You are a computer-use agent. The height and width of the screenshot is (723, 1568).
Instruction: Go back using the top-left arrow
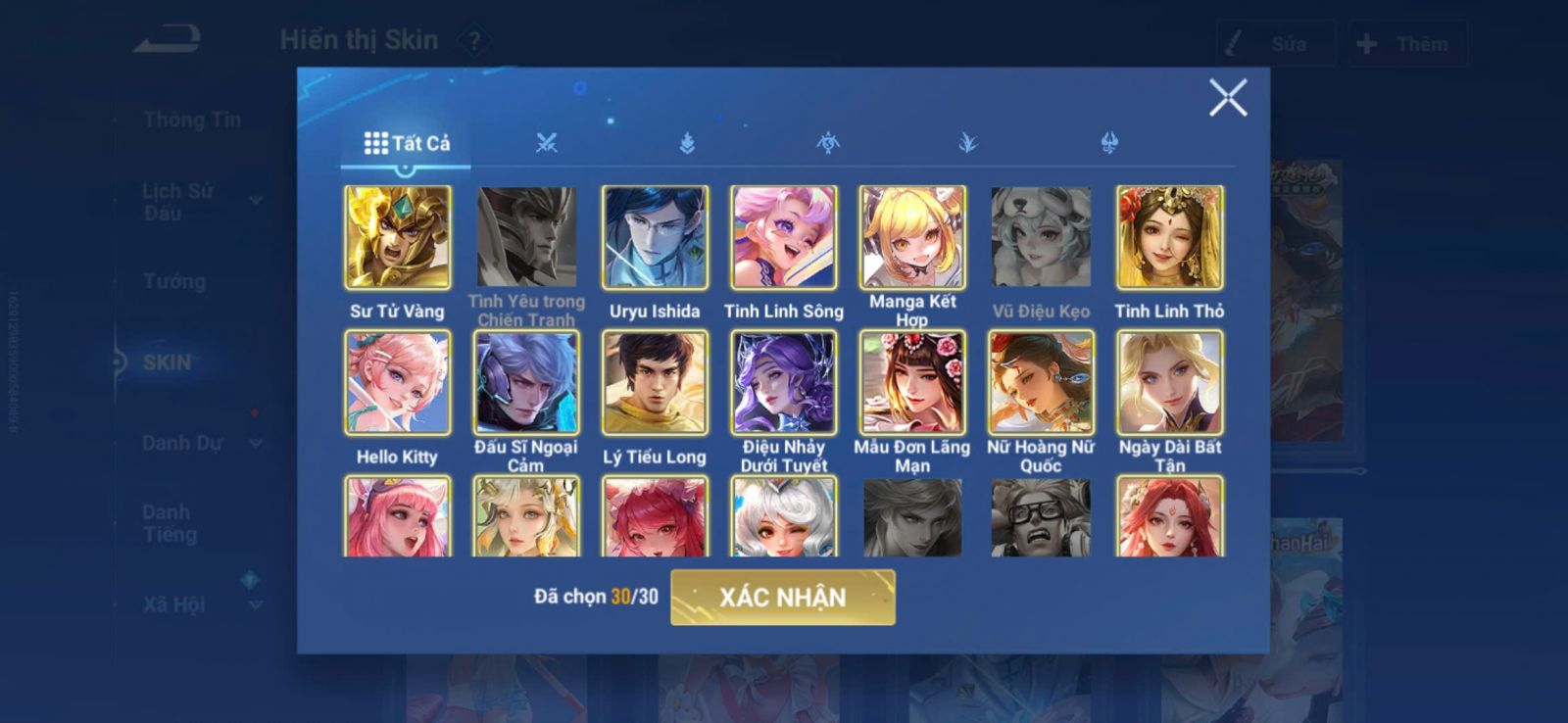coord(168,40)
